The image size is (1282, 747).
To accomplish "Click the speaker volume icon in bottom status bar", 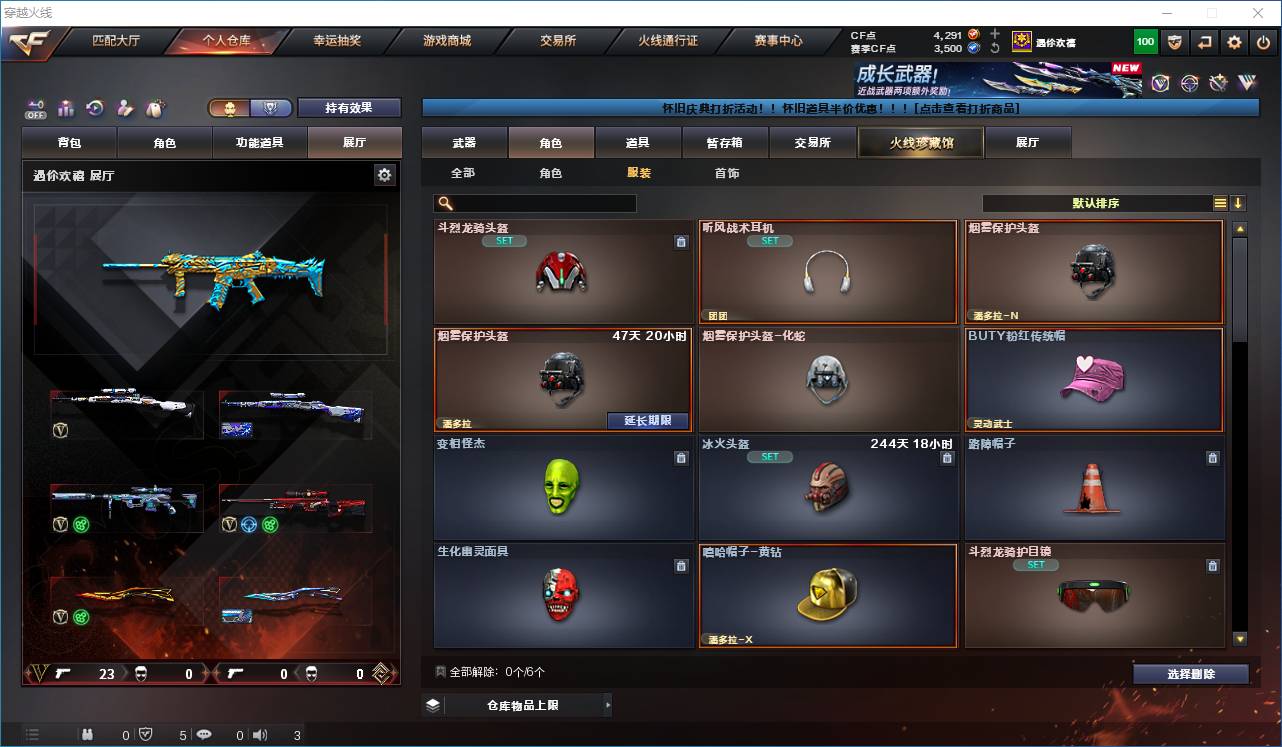I will pyautogui.click(x=260, y=734).
